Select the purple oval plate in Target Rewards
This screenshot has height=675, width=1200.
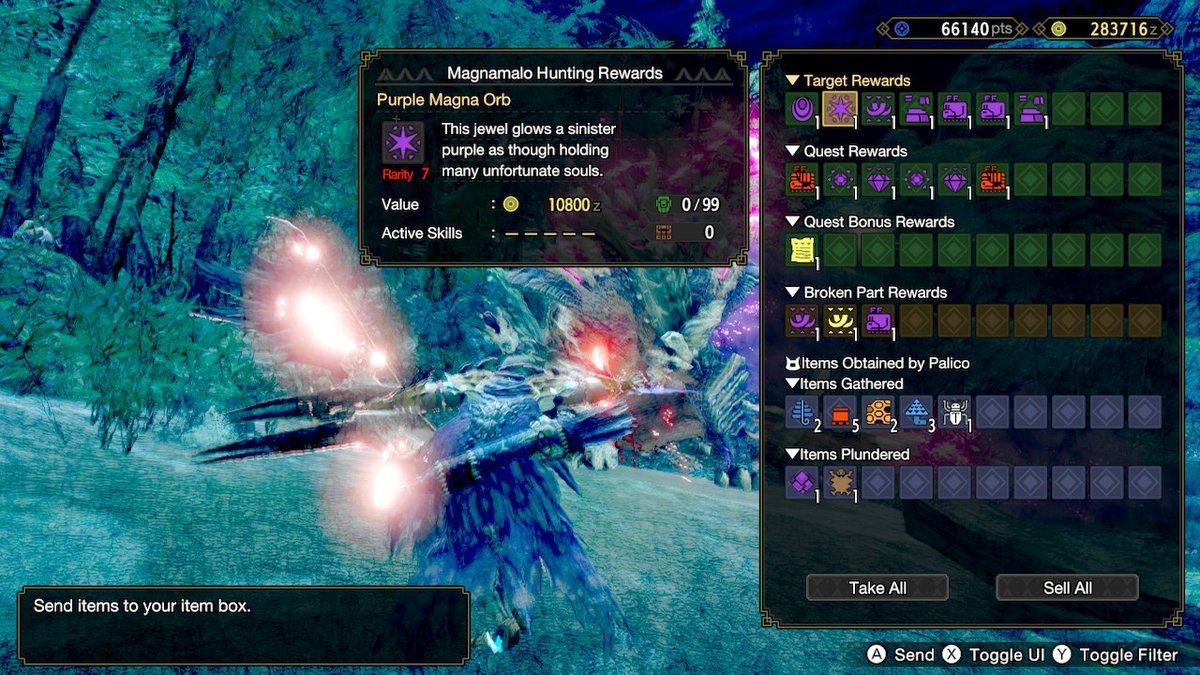(801, 108)
